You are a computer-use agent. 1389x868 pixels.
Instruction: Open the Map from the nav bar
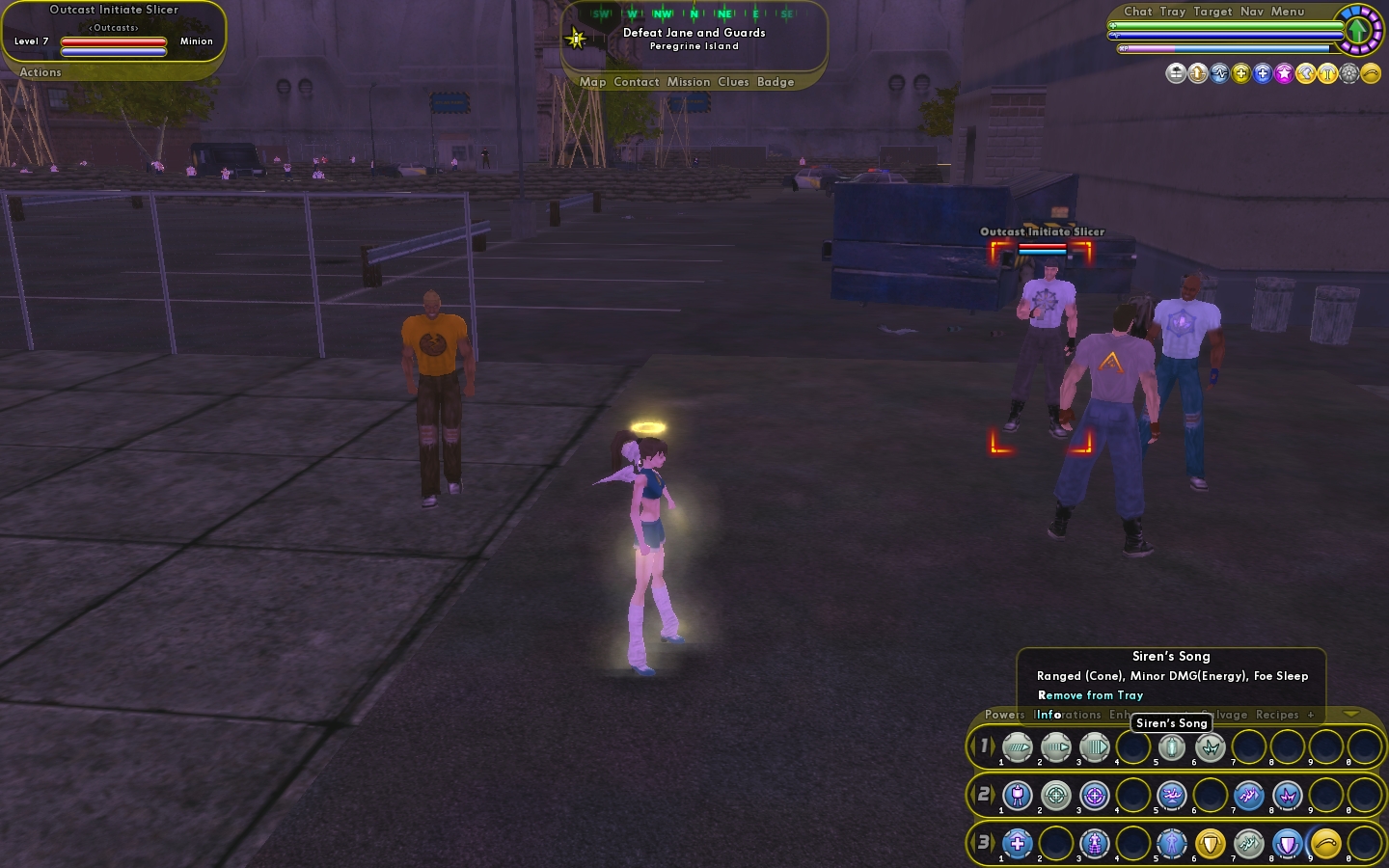(592, 82)
